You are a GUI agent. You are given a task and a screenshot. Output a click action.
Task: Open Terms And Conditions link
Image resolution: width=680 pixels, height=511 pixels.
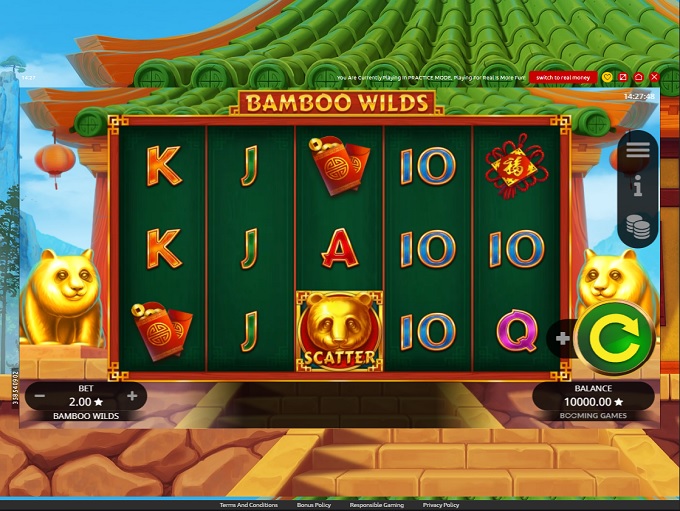(249, 505)
